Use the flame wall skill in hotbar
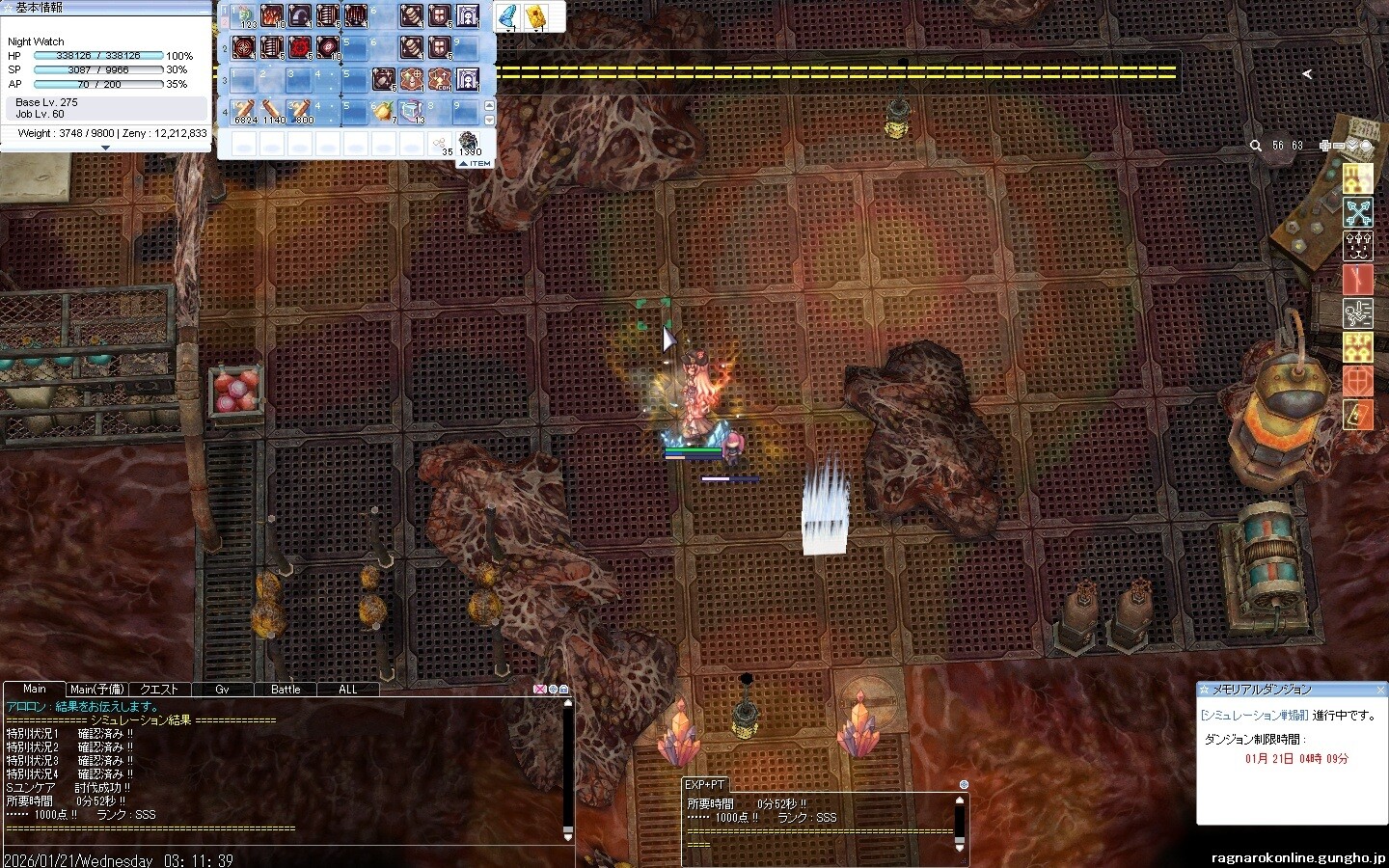The height and width of the screenshot is (868, 1389). (x=272, y=16)
